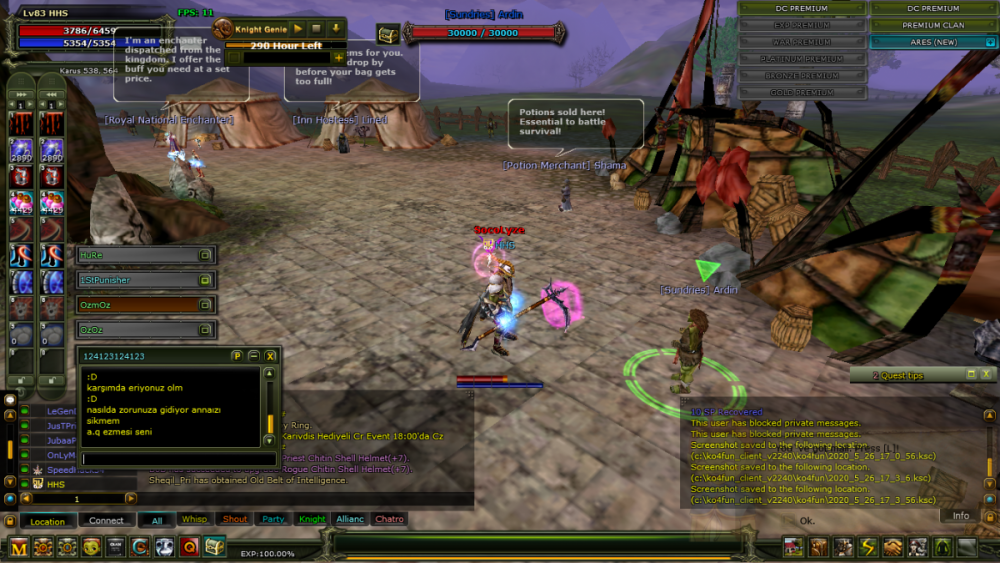The width and height of the screenshot is (1000, 563).
Task: Choose the Connect button
Action: (x=106, y=521)
